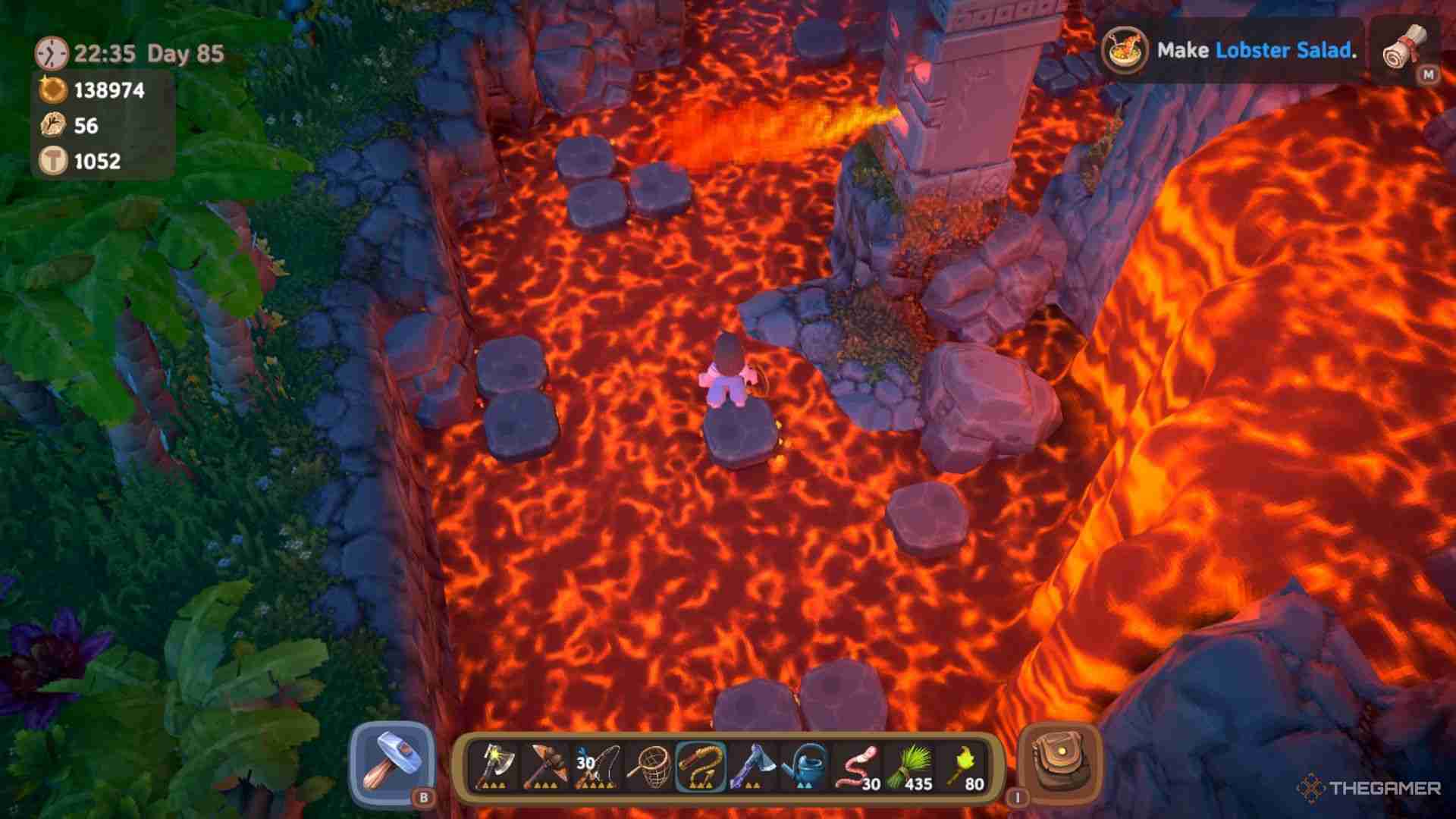Choose the bug net slot
The height and width of the screenshot is (819, 1456).
(x=649, y=767)
